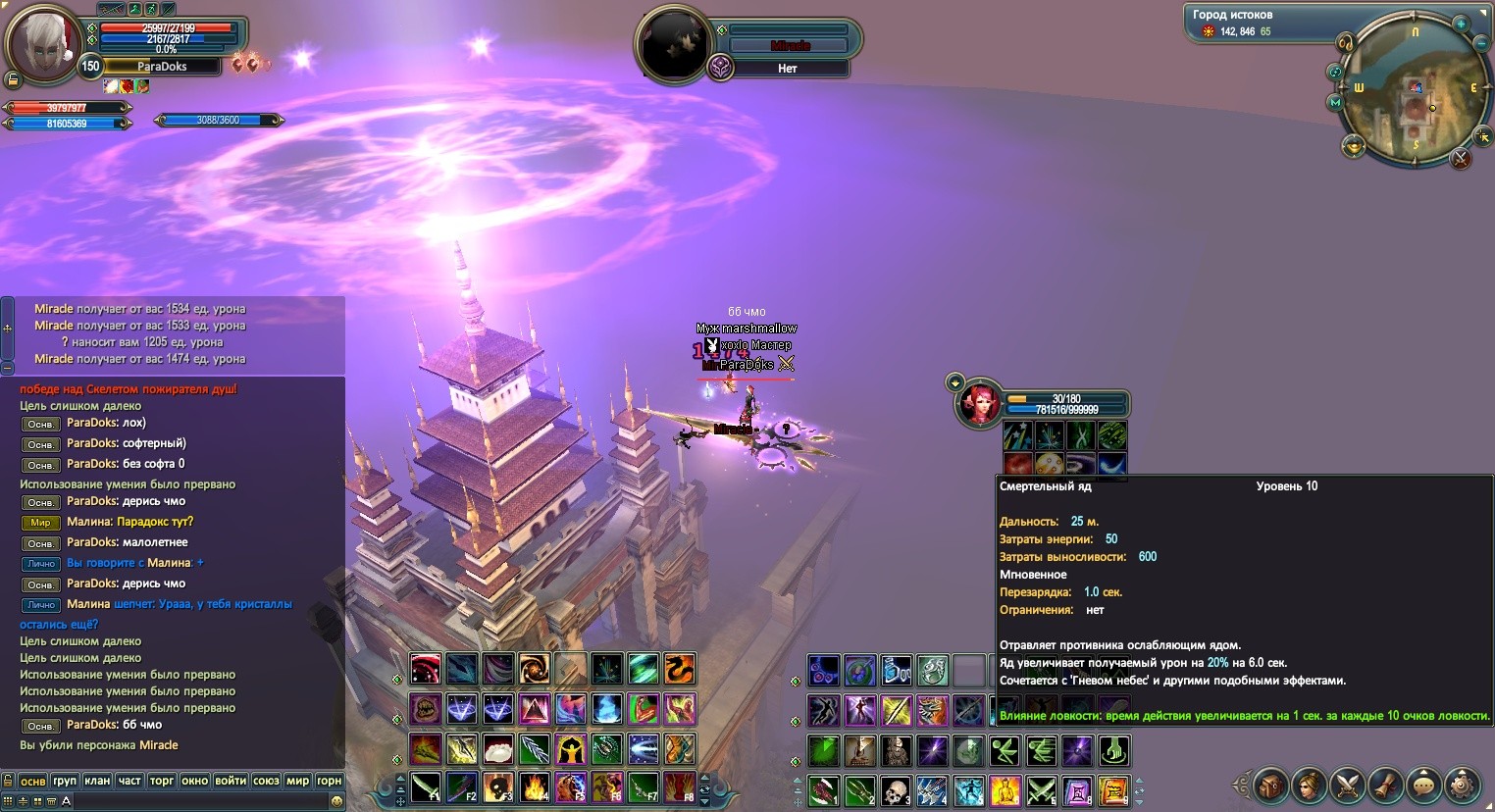1495x812 pixels.
Task: Open the chat emoji smiley picker
Action: click(337, 801)
